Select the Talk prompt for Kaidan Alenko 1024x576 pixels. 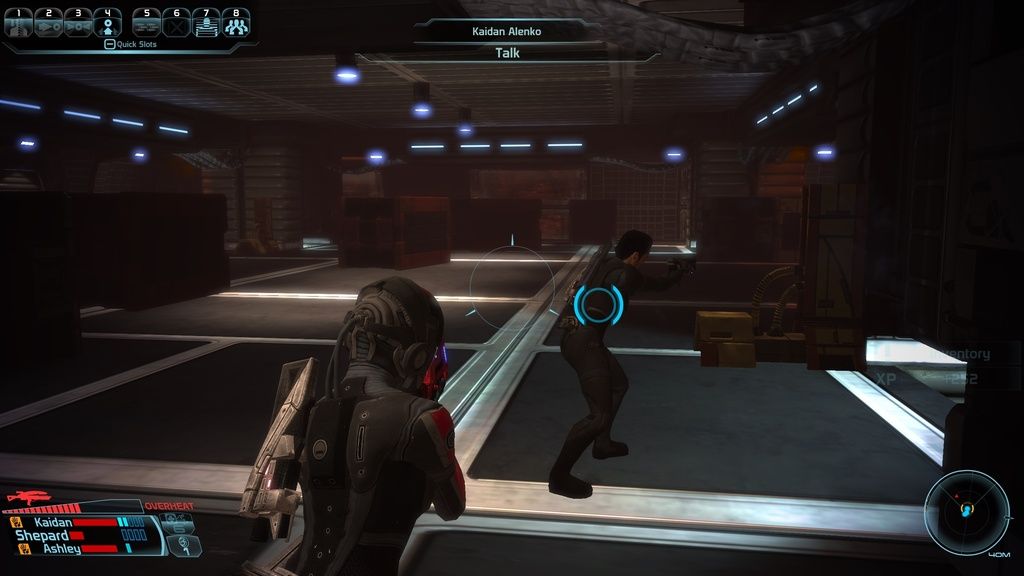click(508, 53)
